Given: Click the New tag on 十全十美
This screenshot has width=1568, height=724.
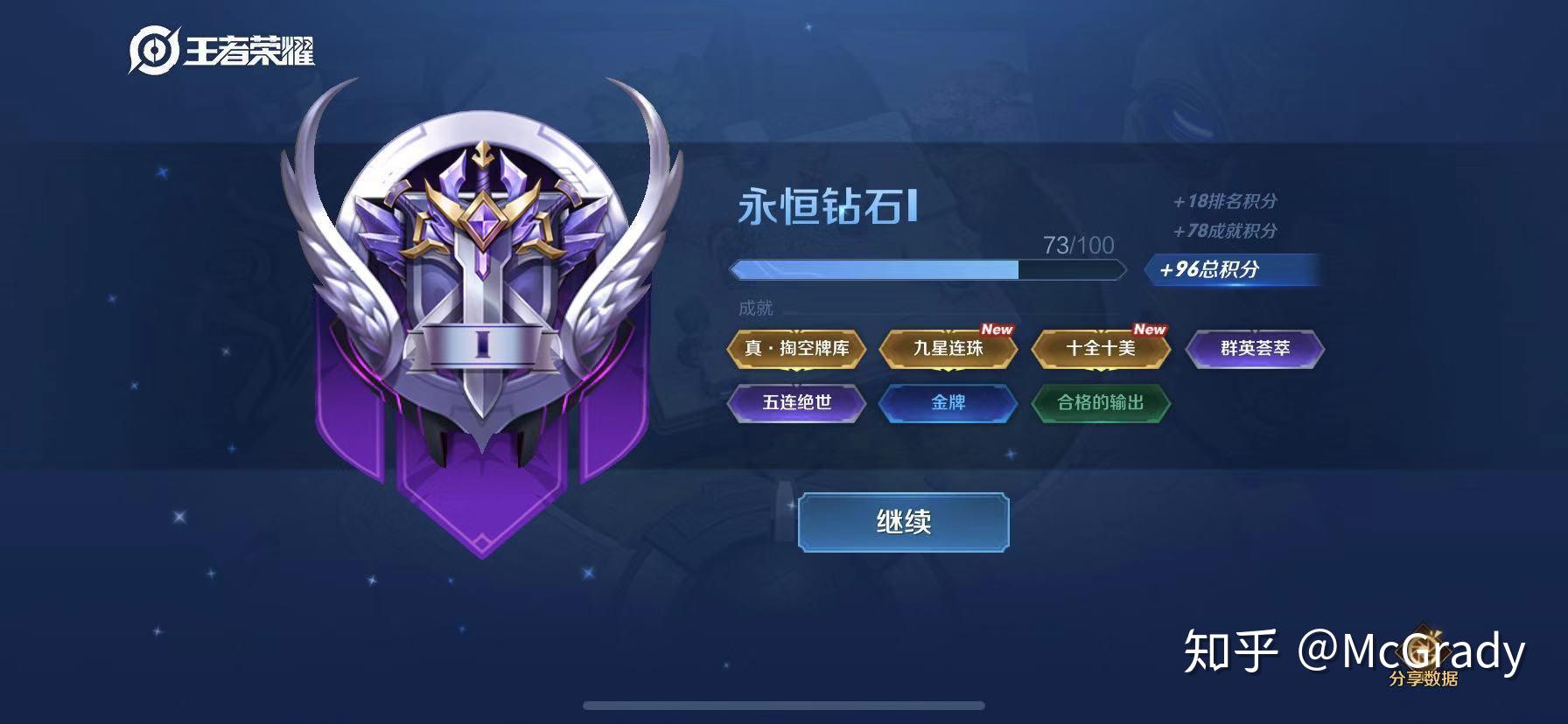Looking at the screenshot, I should [1150, 331].
